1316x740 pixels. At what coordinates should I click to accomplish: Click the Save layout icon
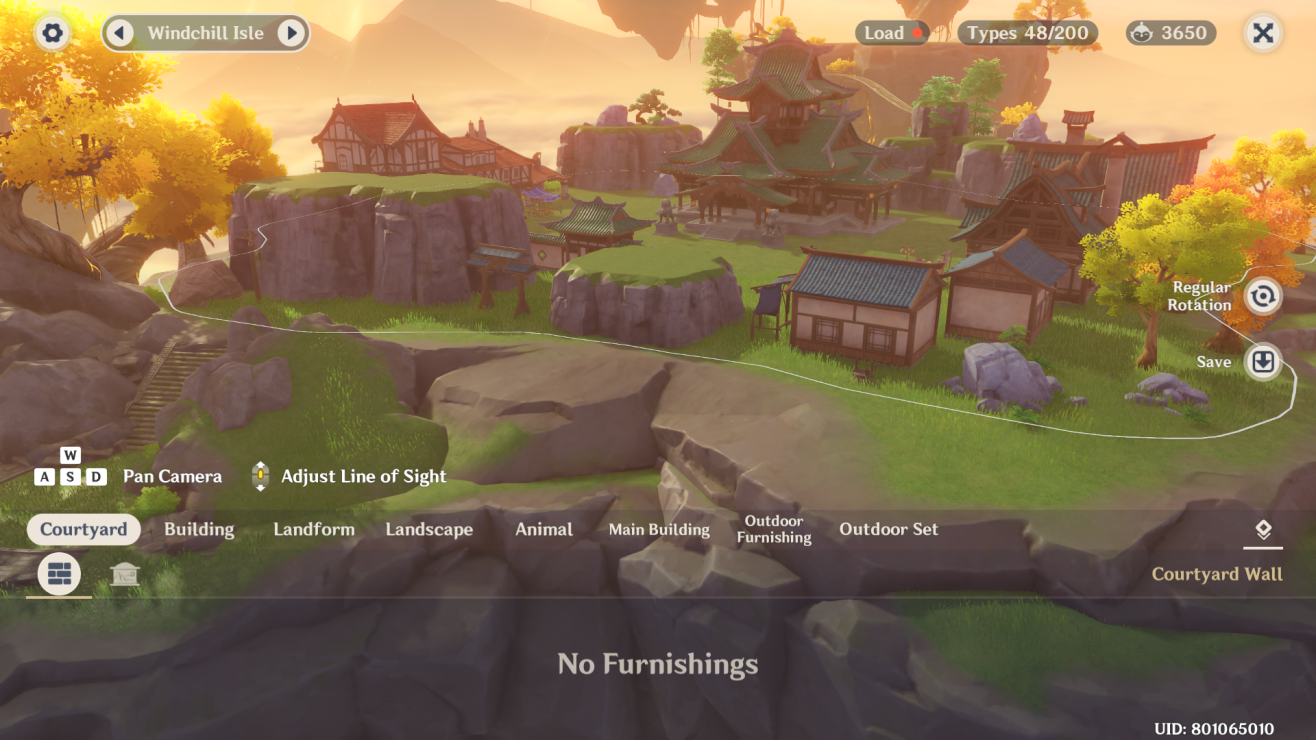(x=1262, y=362)
